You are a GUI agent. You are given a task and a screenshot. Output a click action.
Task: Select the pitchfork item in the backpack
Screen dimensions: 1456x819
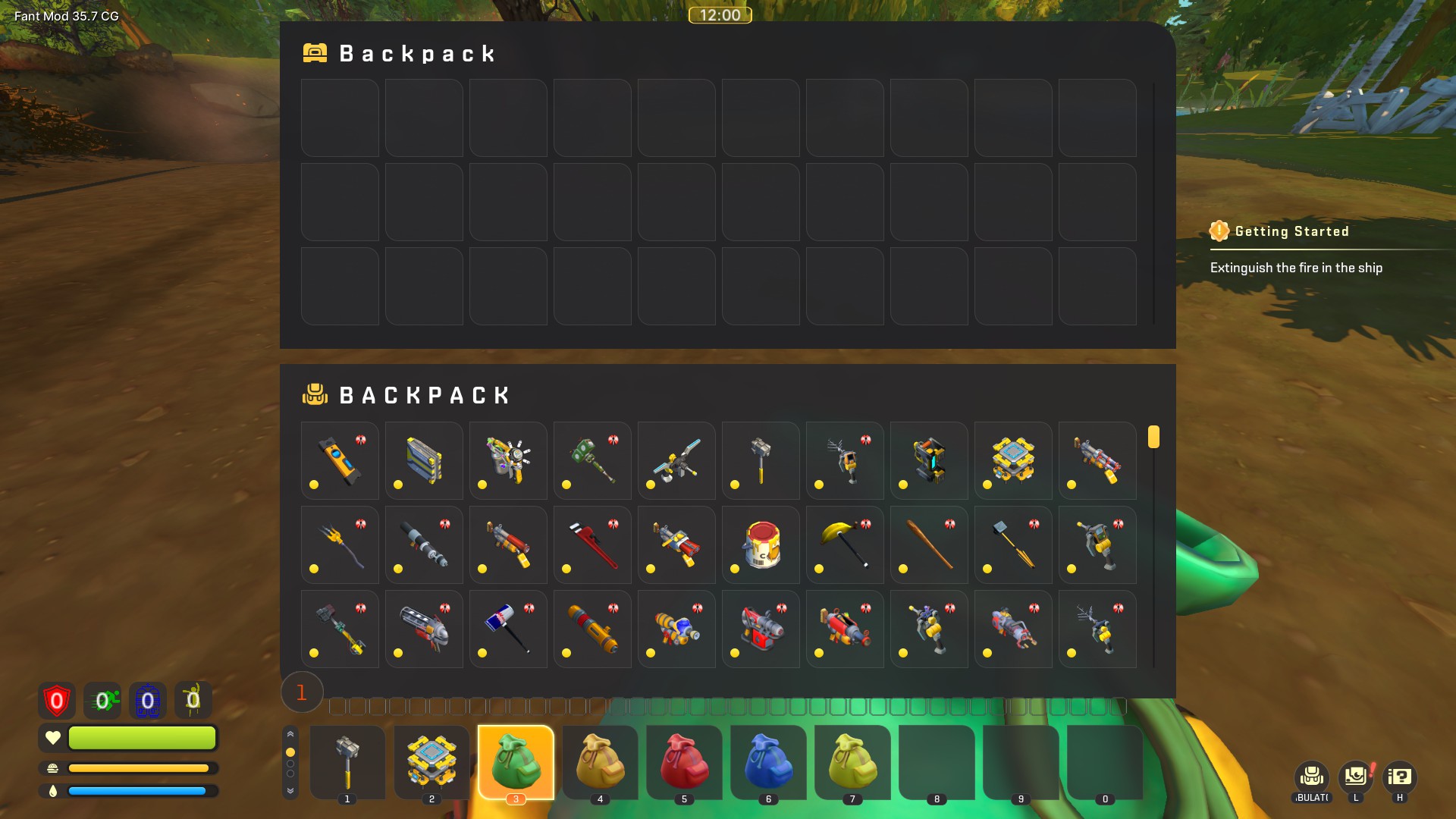[x=340, y=544]
